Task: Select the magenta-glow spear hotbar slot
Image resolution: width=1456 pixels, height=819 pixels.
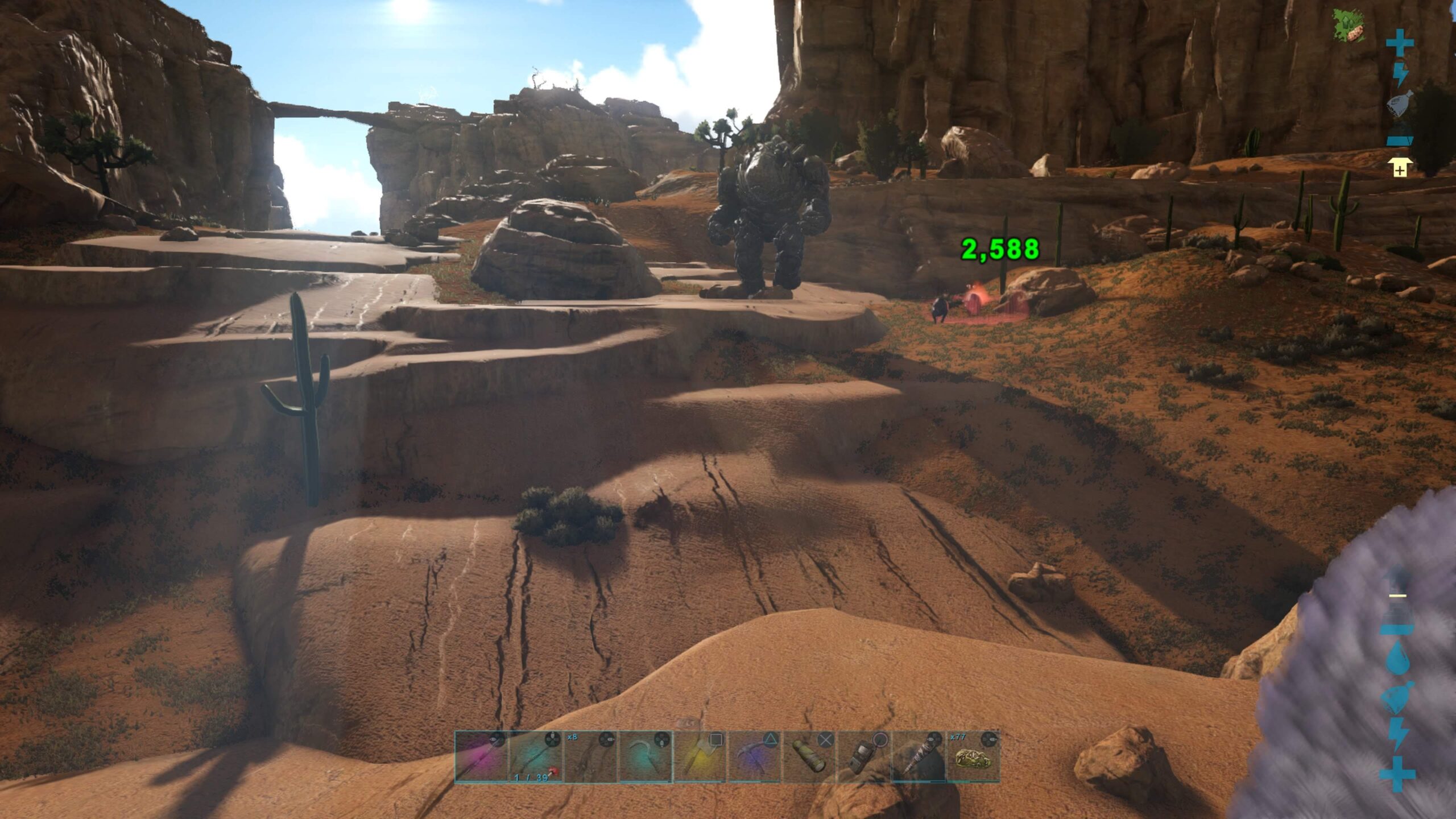Action: 481,757
